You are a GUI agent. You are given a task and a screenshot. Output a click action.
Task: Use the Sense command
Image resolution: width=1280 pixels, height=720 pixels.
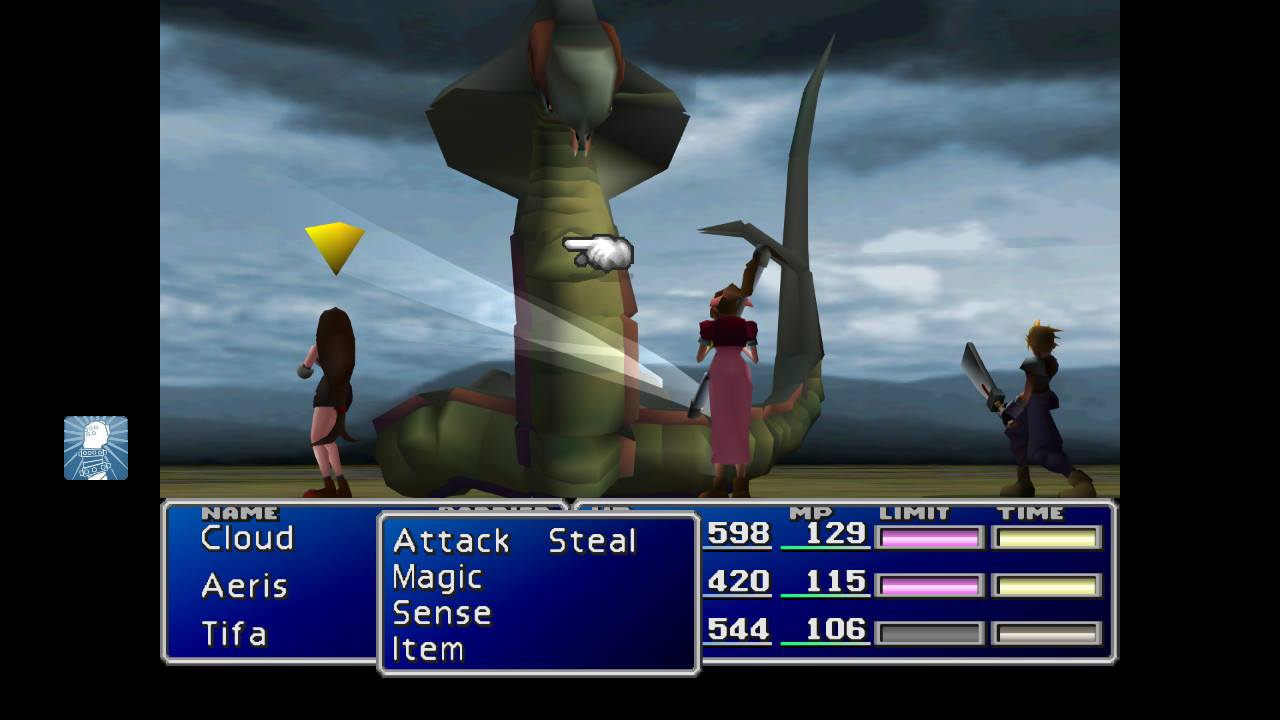point(441,613)
